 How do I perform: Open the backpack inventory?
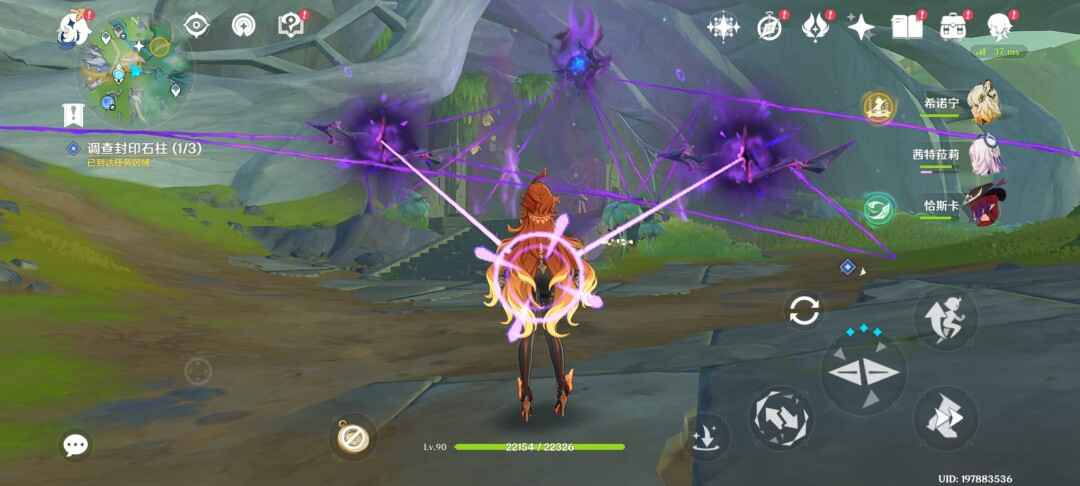(952, 27)
